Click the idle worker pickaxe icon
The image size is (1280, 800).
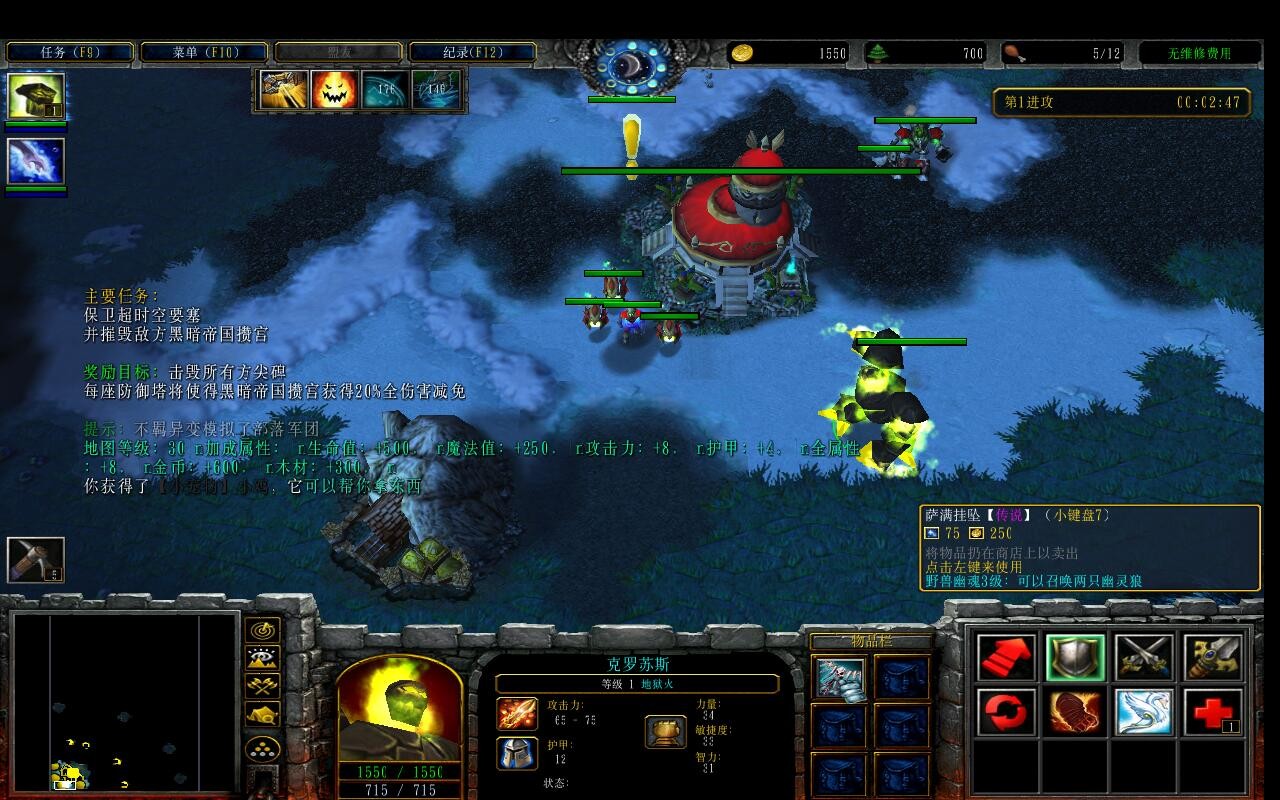36,560
